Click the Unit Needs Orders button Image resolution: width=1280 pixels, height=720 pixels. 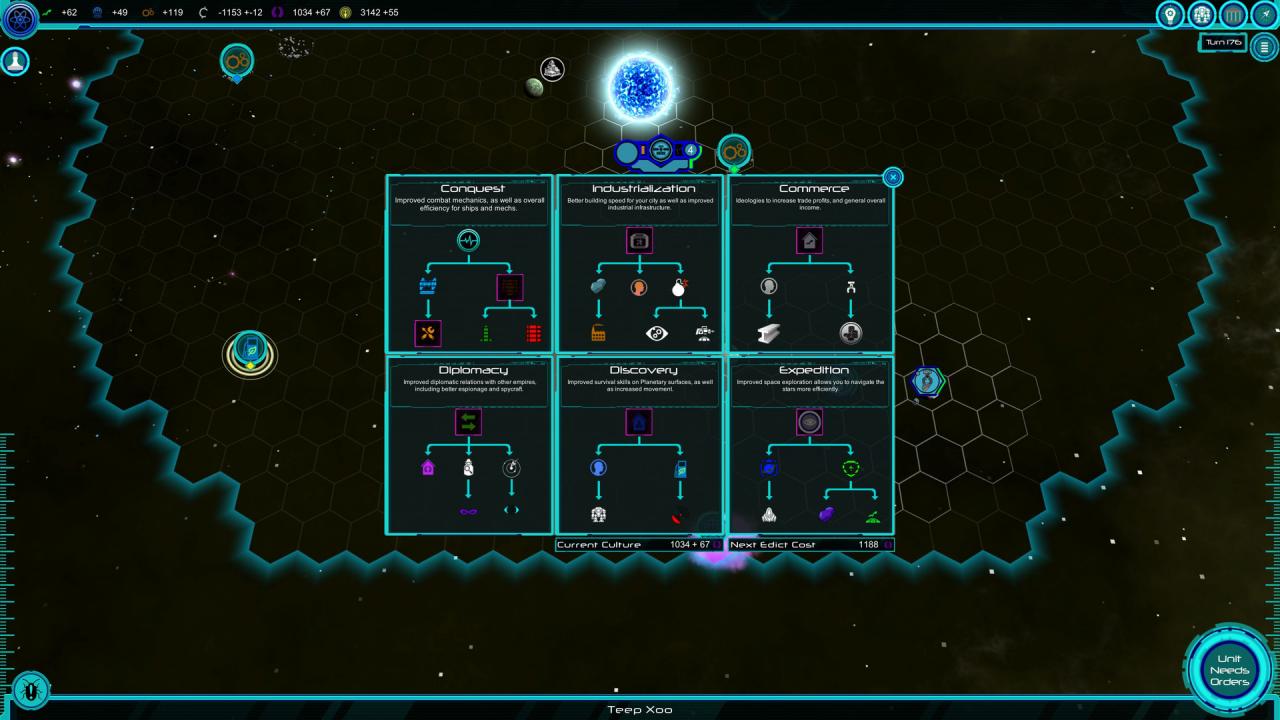(1229, 670)
